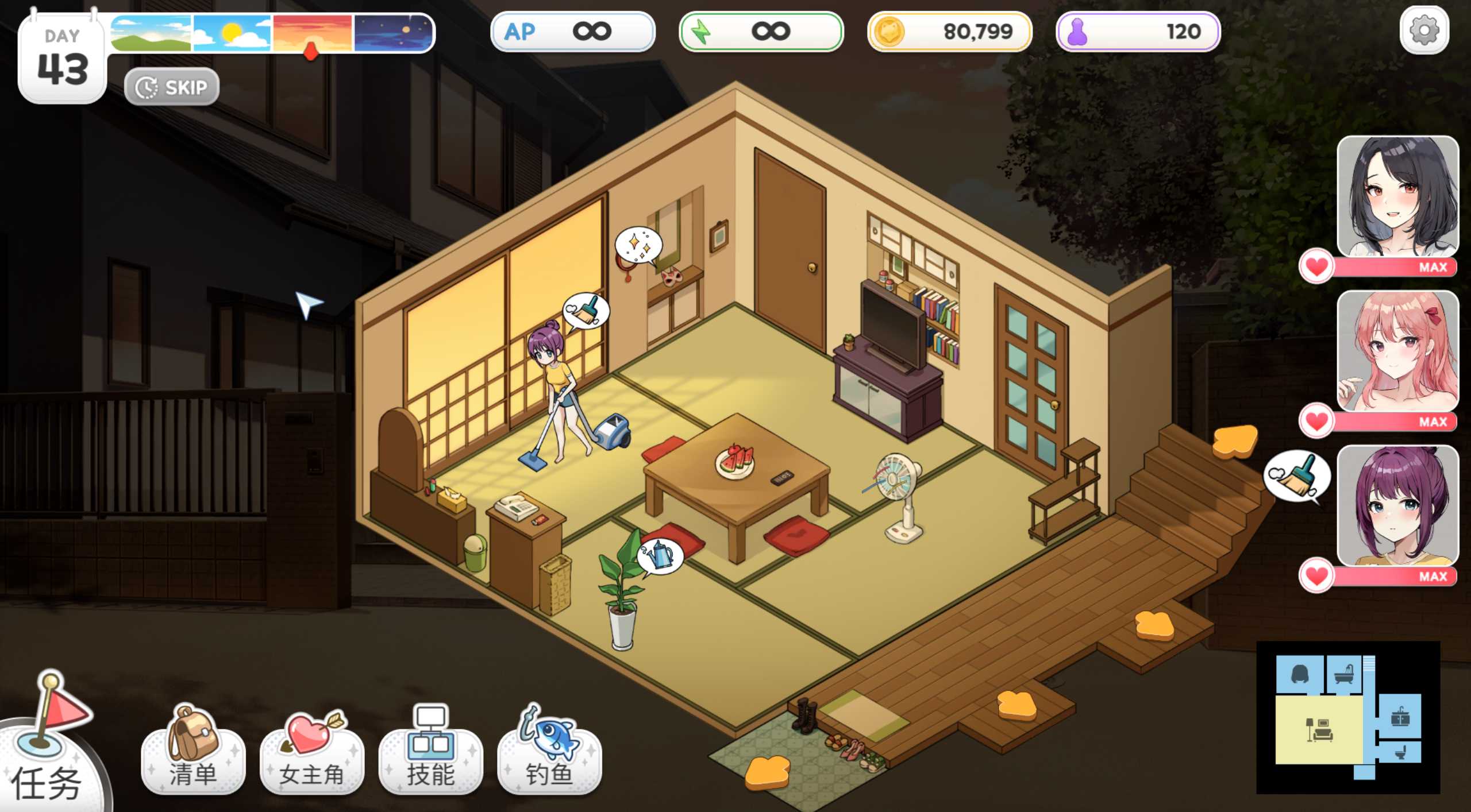Open the settings gear menu
The image size is (1471, 812).
point(1424,30)
